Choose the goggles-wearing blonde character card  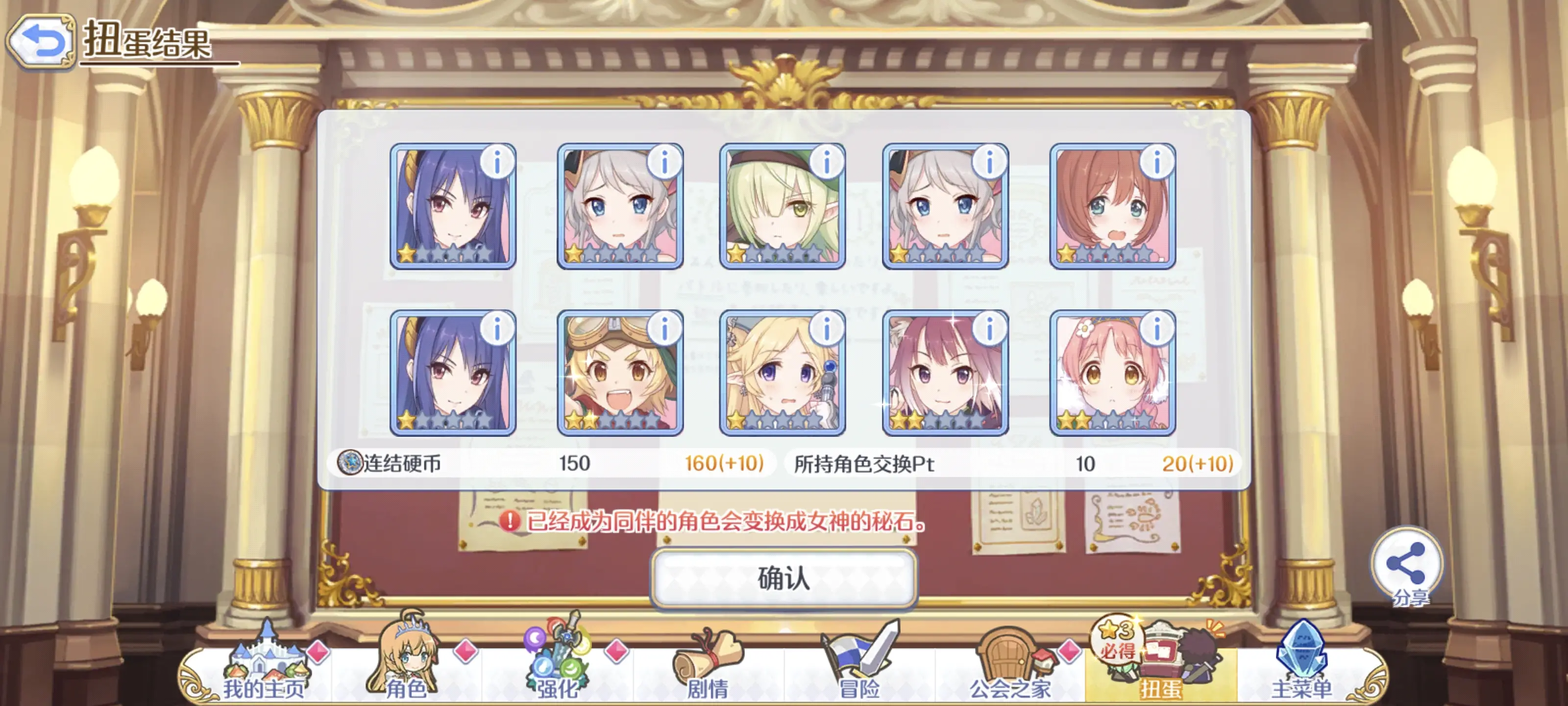(x=620, y=374)
